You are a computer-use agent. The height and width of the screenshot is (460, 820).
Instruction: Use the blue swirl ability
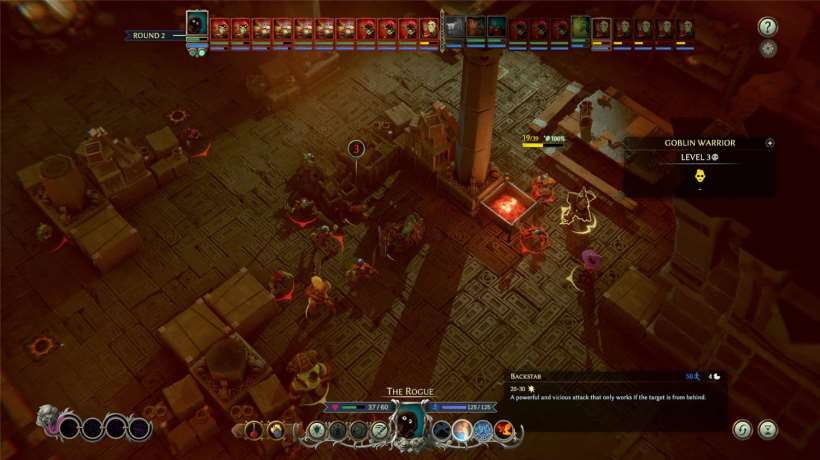tap(484, 430)
